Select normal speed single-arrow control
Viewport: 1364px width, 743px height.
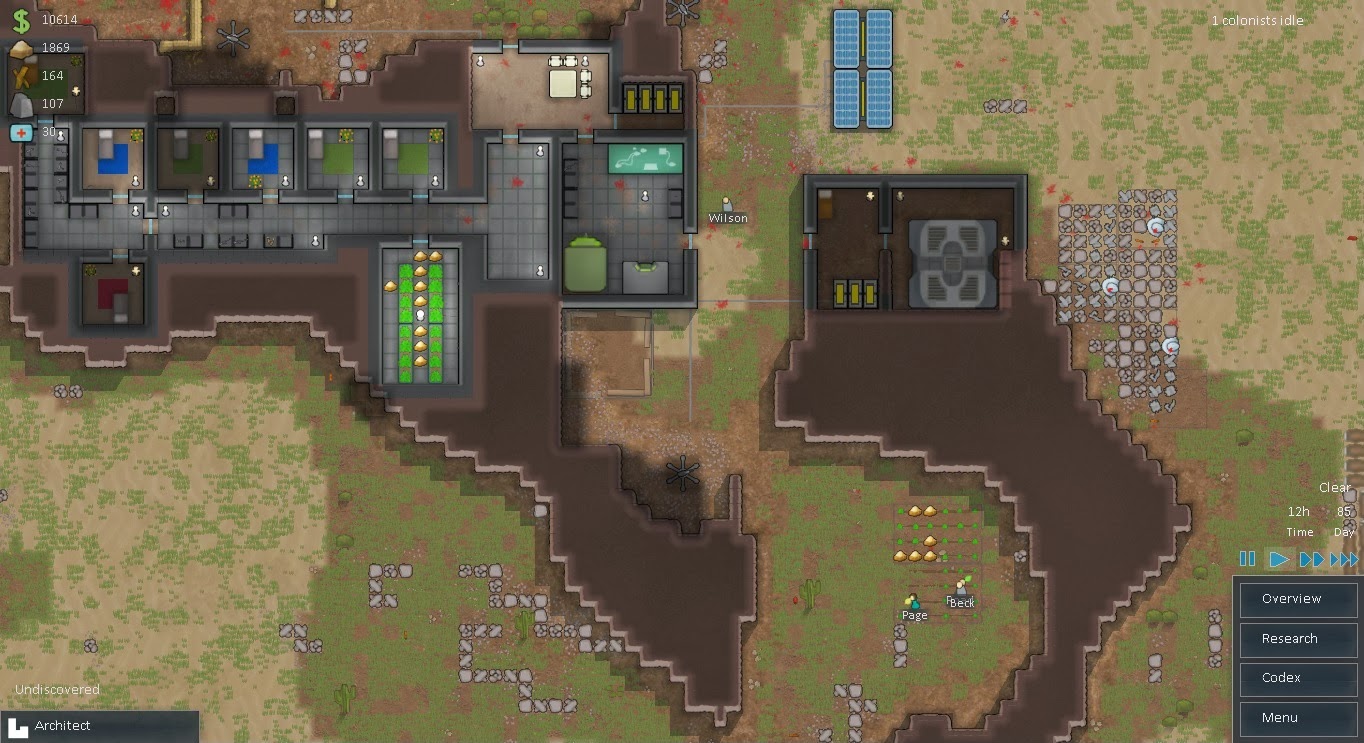(1278, 559)
